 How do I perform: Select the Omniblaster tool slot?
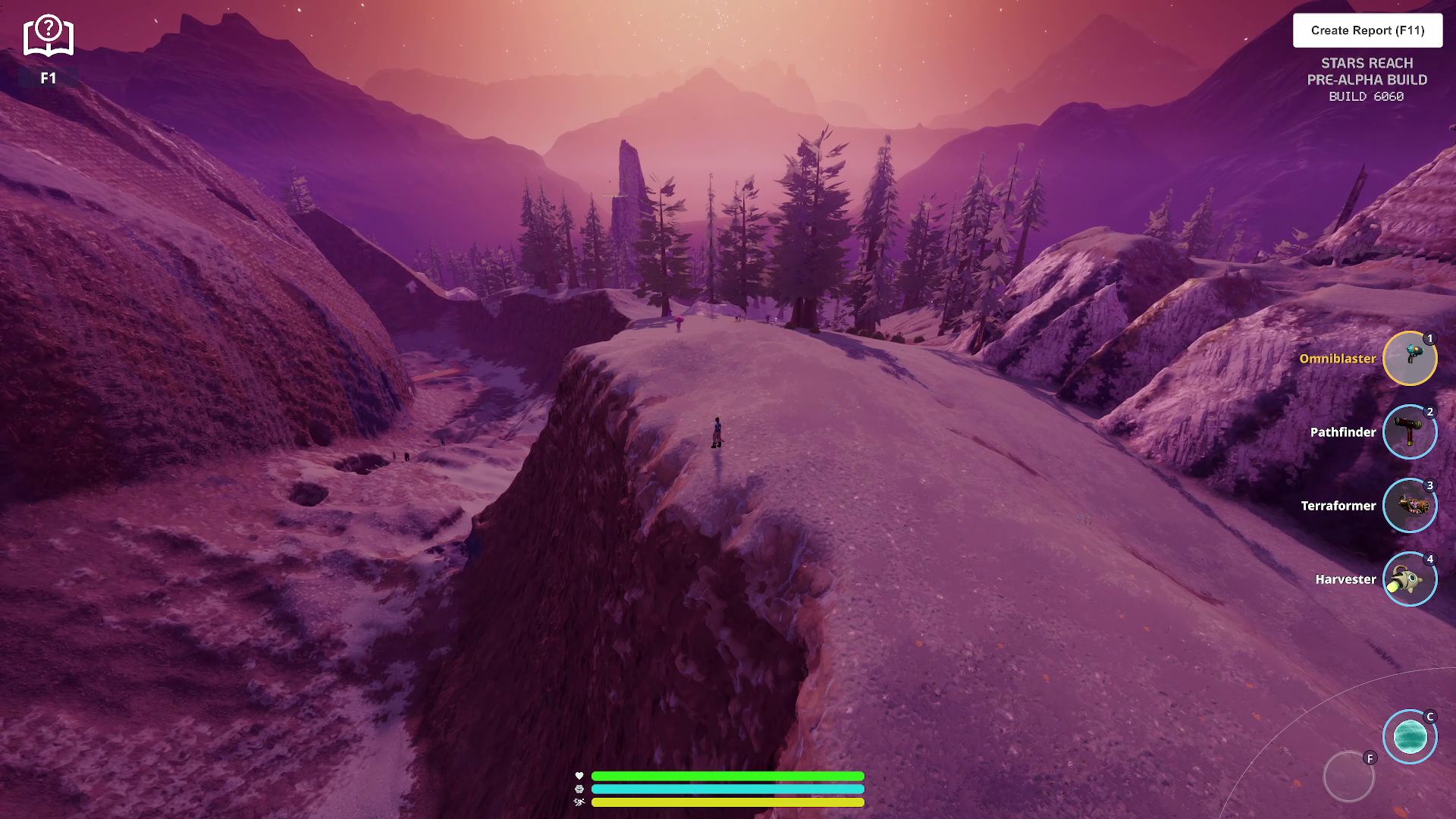tap(1409, 358)
